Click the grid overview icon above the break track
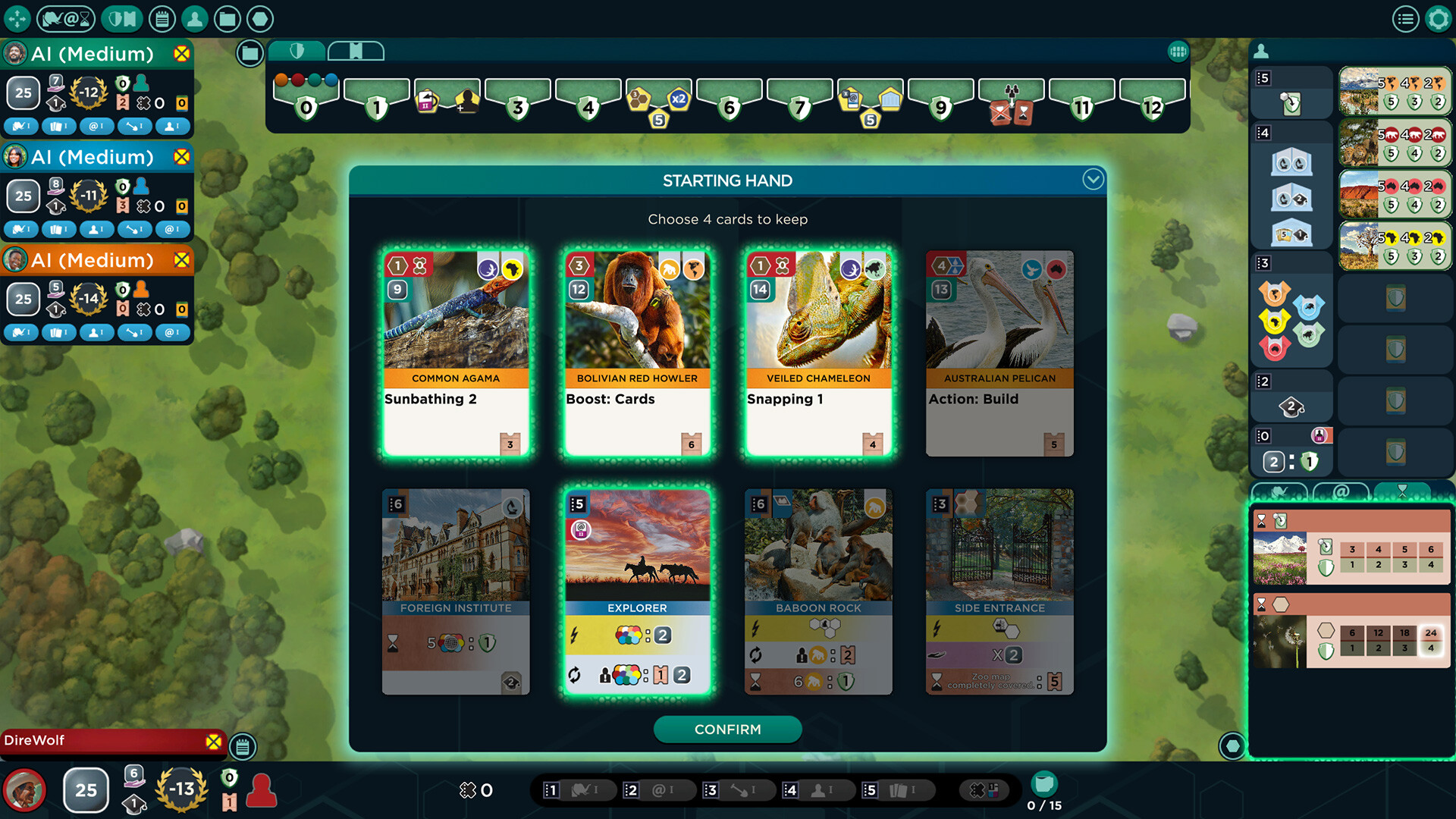1456x819 pixels. (x=1178, y=50)
